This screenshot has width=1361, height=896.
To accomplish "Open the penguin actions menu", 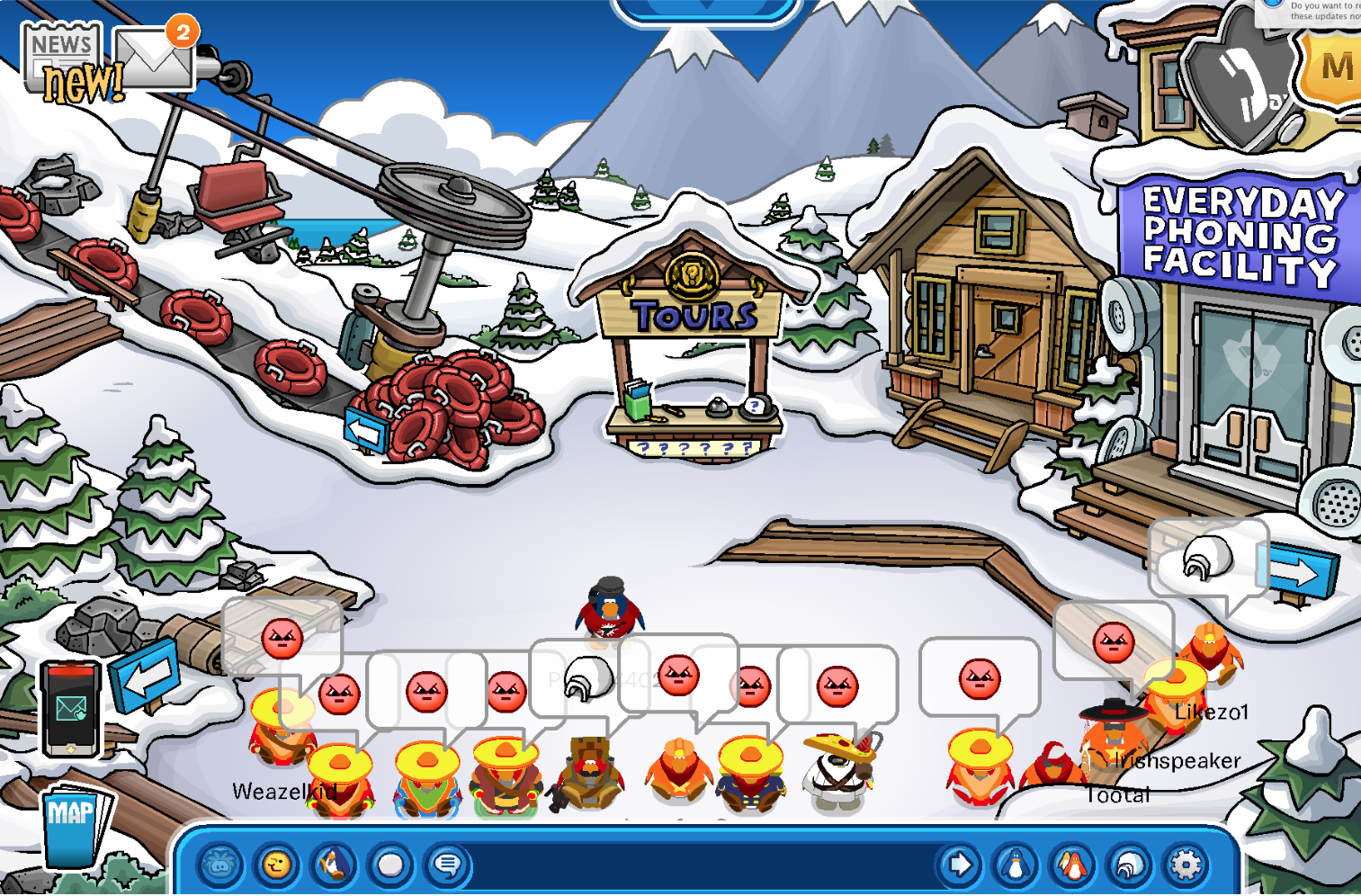I will (x=334, y=865).
